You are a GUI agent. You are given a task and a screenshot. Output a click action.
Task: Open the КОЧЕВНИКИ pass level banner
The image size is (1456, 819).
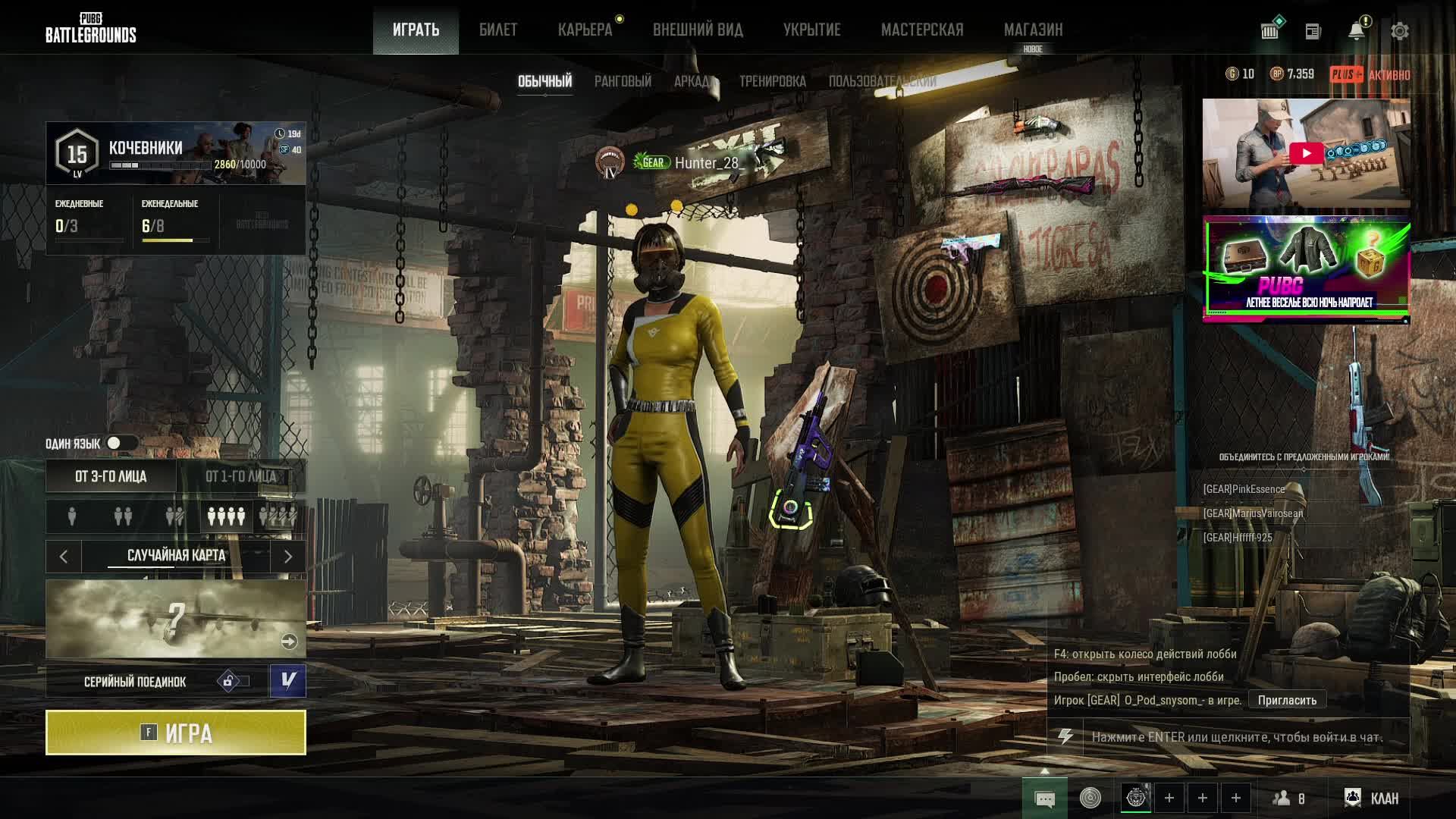coord(176,154)
